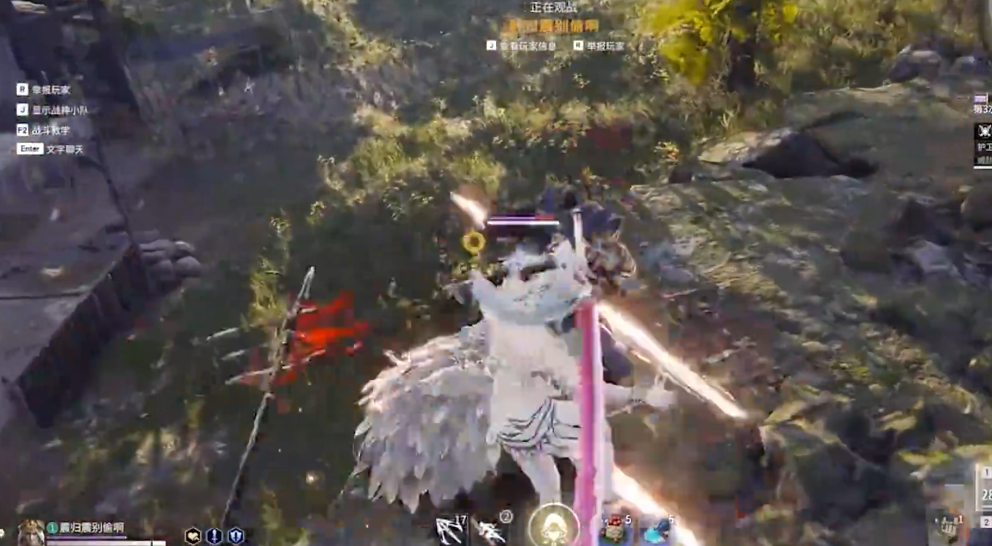Use the blue consumable item slot
This screenshot has width=992, height=546.
(x=657, y=531)
